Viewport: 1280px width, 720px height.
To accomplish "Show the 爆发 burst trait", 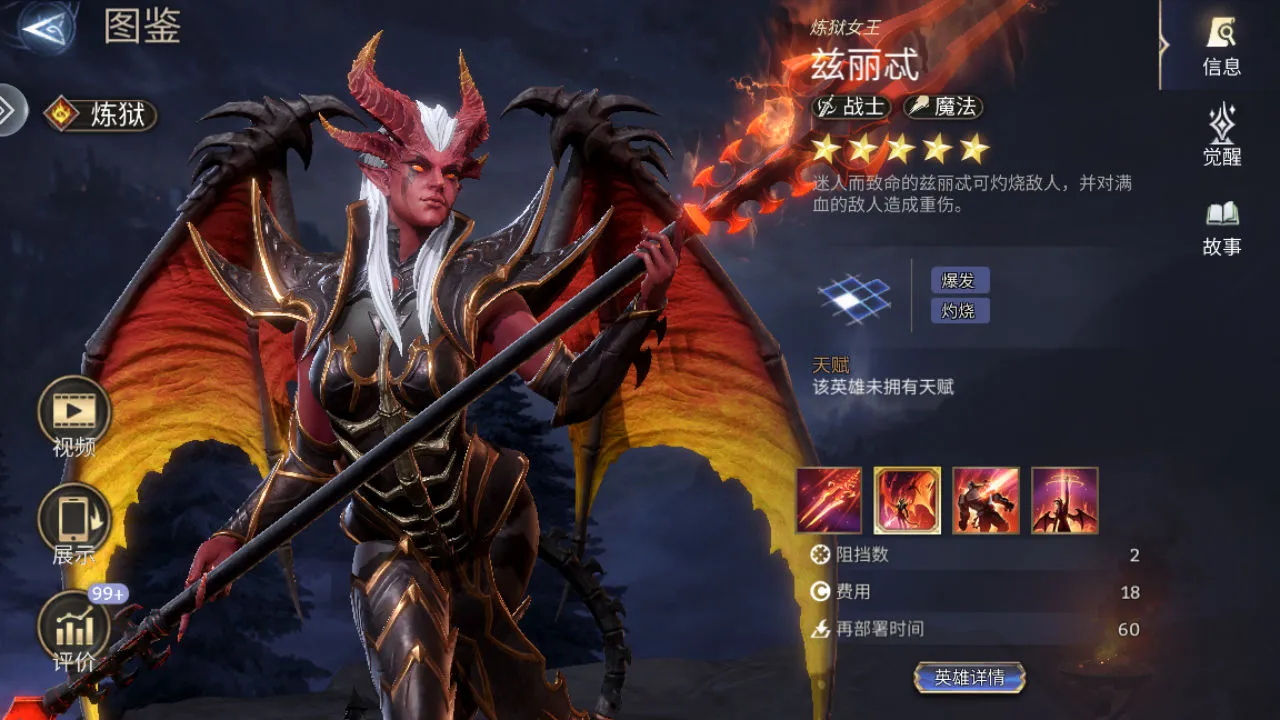I will point(959,280).
